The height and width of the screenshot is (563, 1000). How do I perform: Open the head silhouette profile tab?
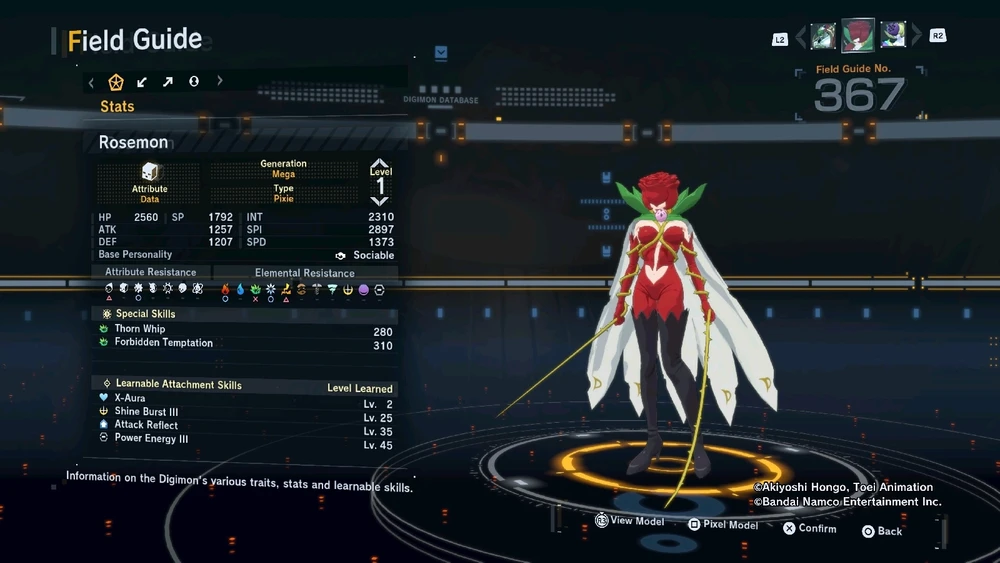pos(193,82)
